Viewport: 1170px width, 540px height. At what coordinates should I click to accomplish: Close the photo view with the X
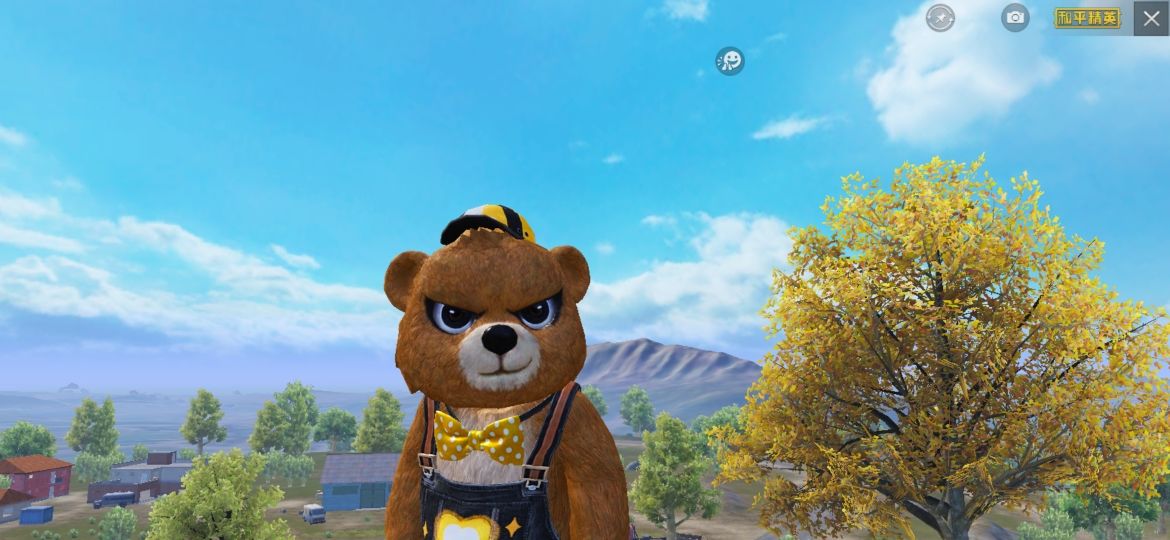1151,18
